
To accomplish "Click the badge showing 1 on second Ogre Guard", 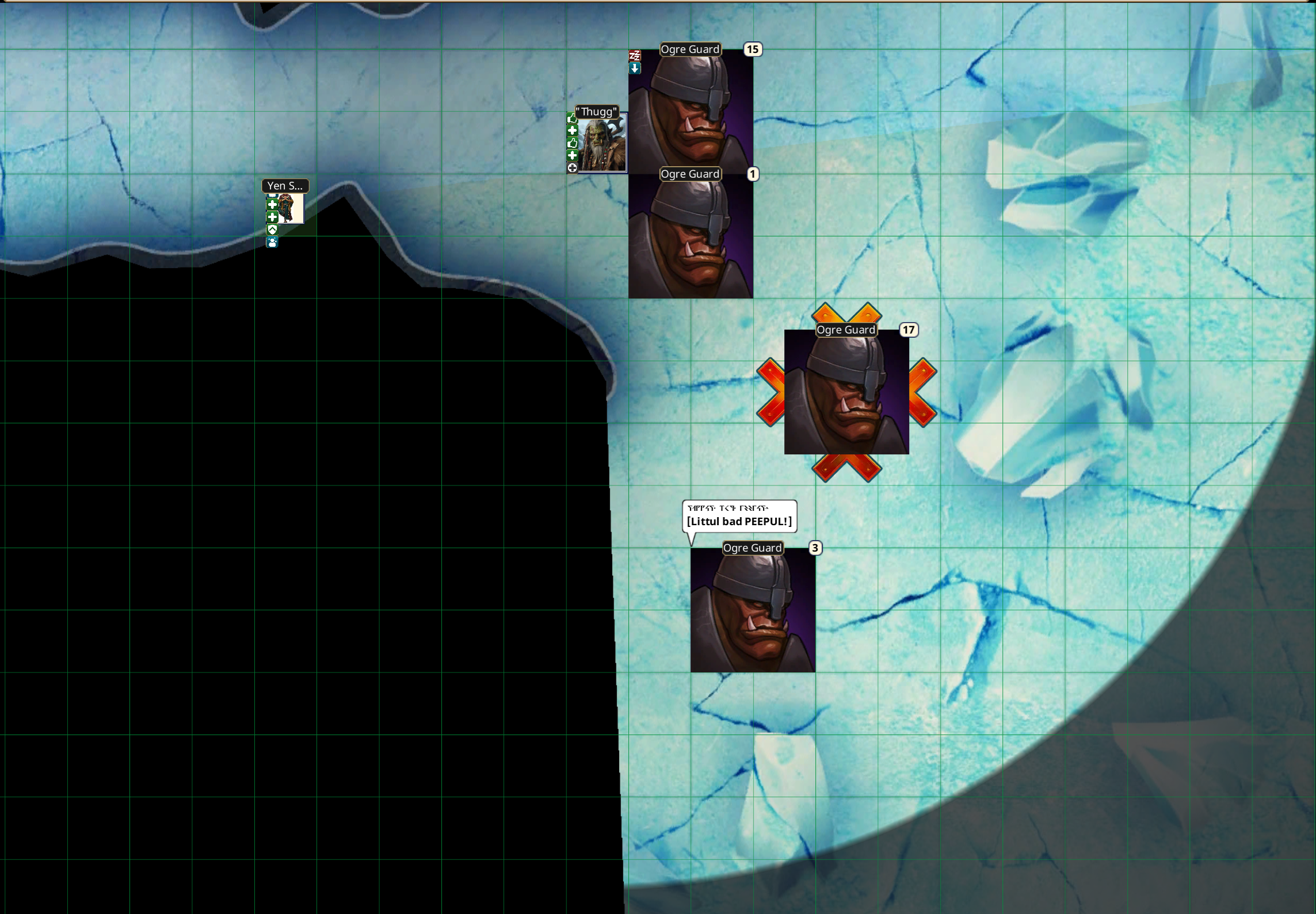I will pyautogui.click(x=752, y=174).
